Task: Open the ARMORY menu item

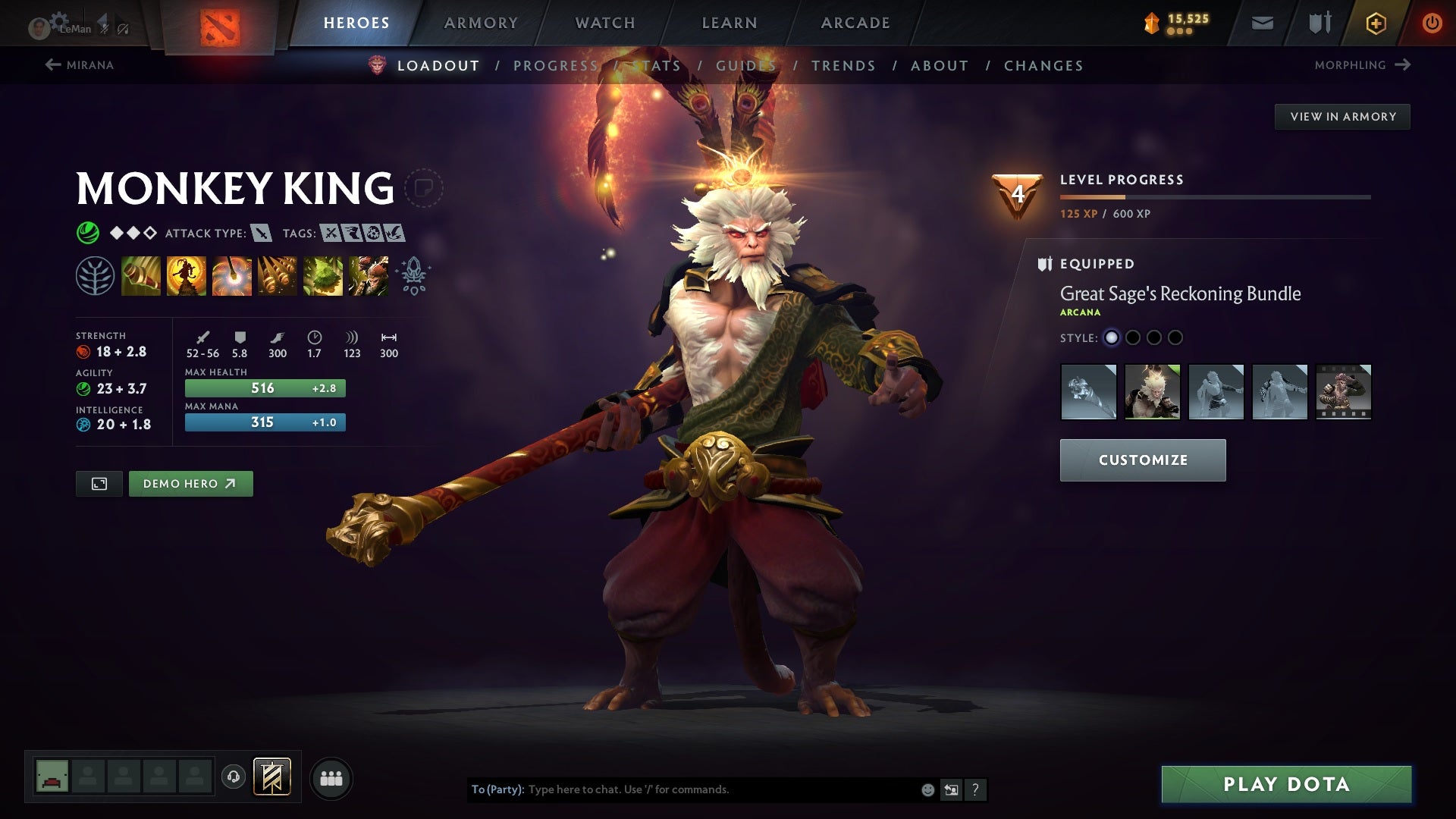Action: point(481,23)
